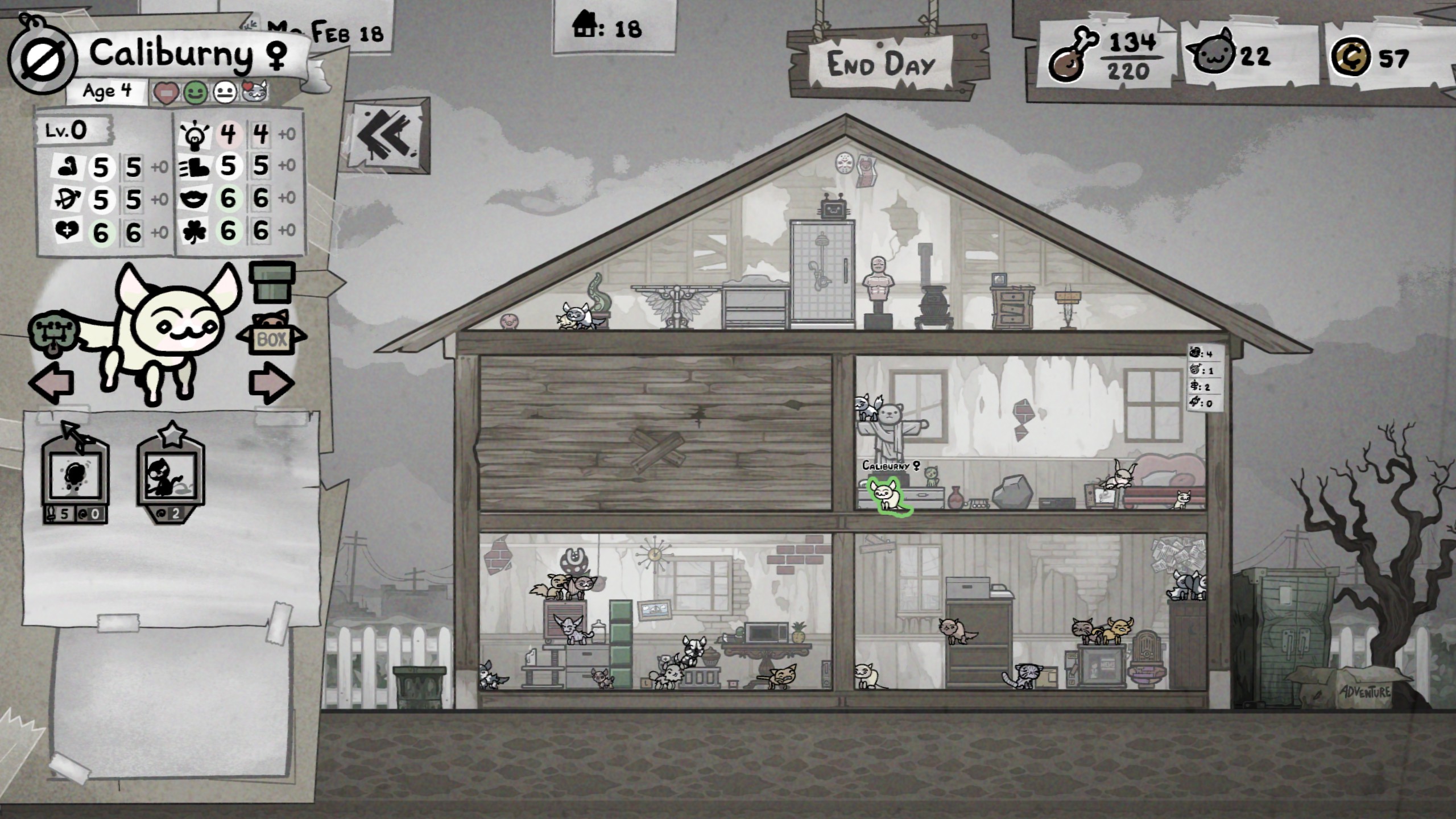Show the next cat with the right arrow

point(271,383)
